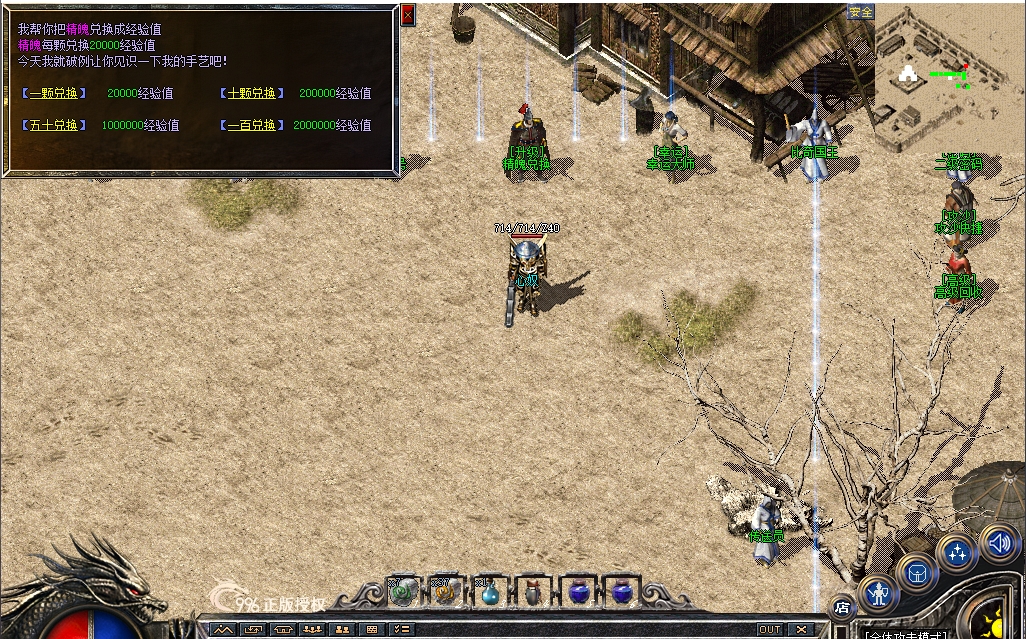
Task: Open the character equipment panel icon
Action: (x=879, y=594)
